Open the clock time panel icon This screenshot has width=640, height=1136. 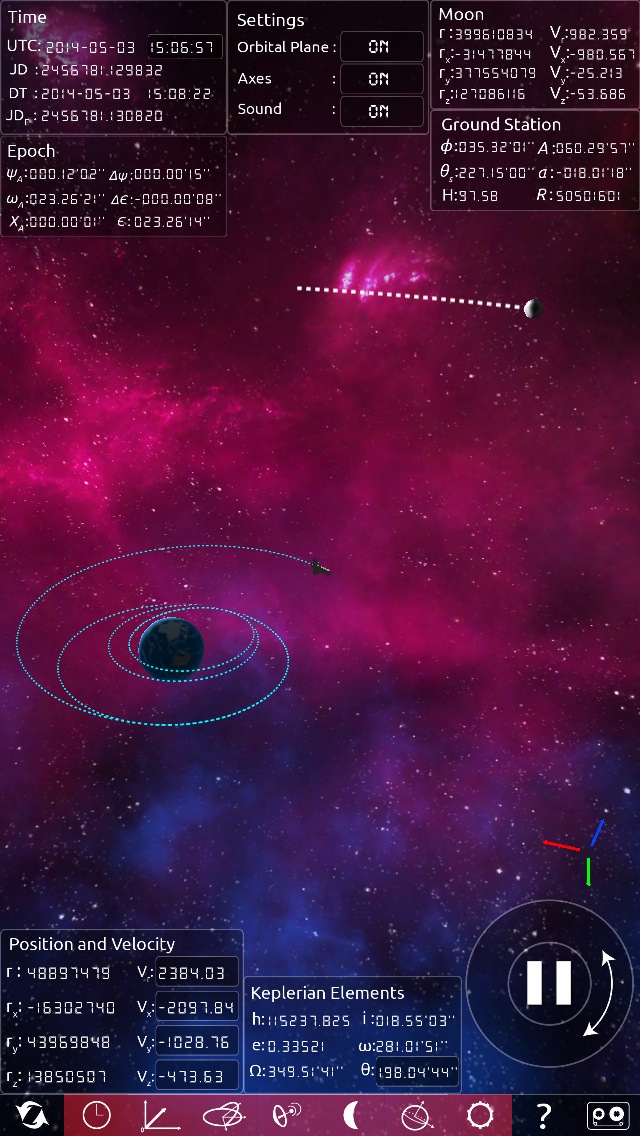(97, 1115)
